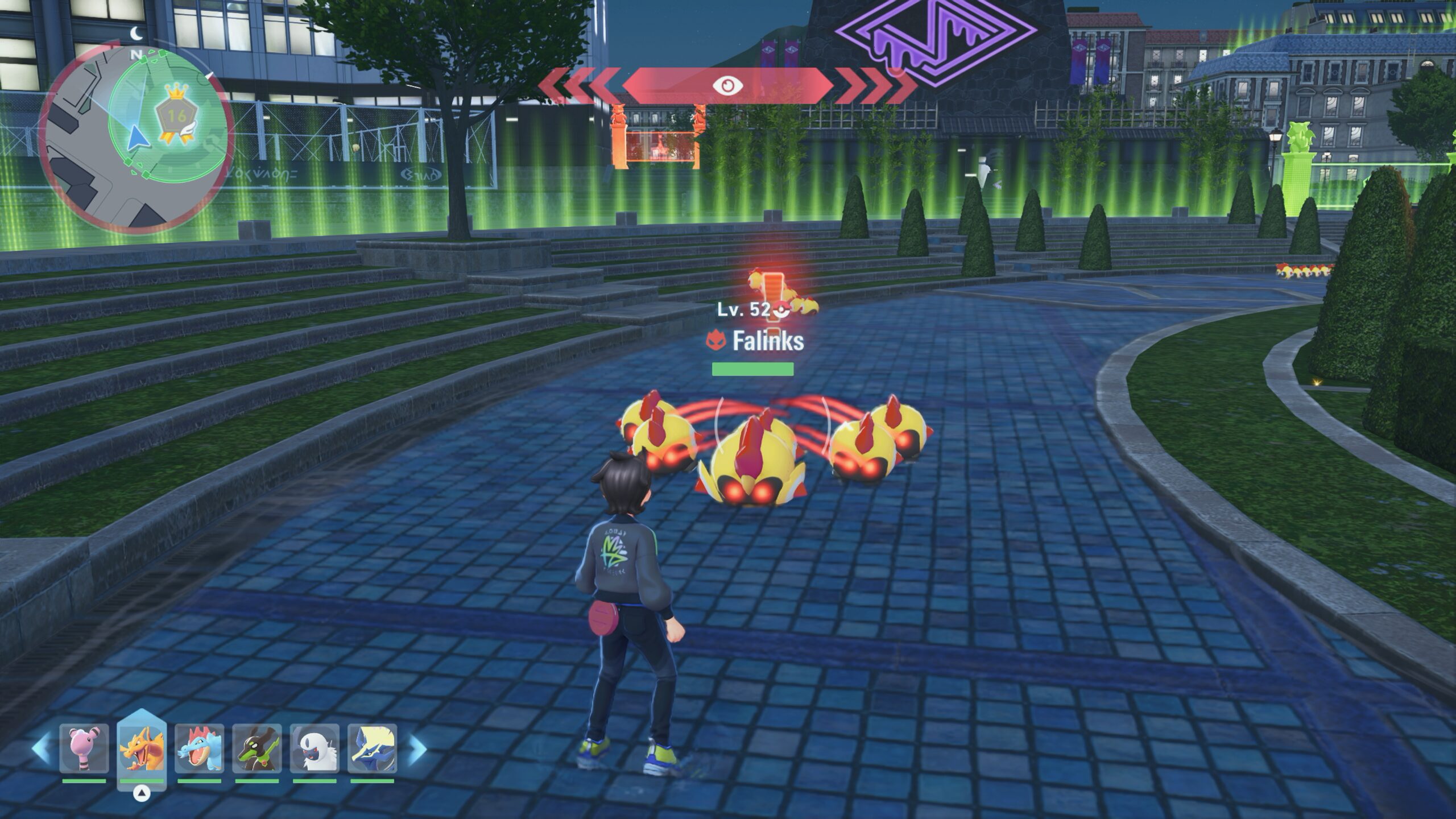Select the white Absol party slot
The height and width of the screenshot is (819, 1456).
tap(315, 748)
